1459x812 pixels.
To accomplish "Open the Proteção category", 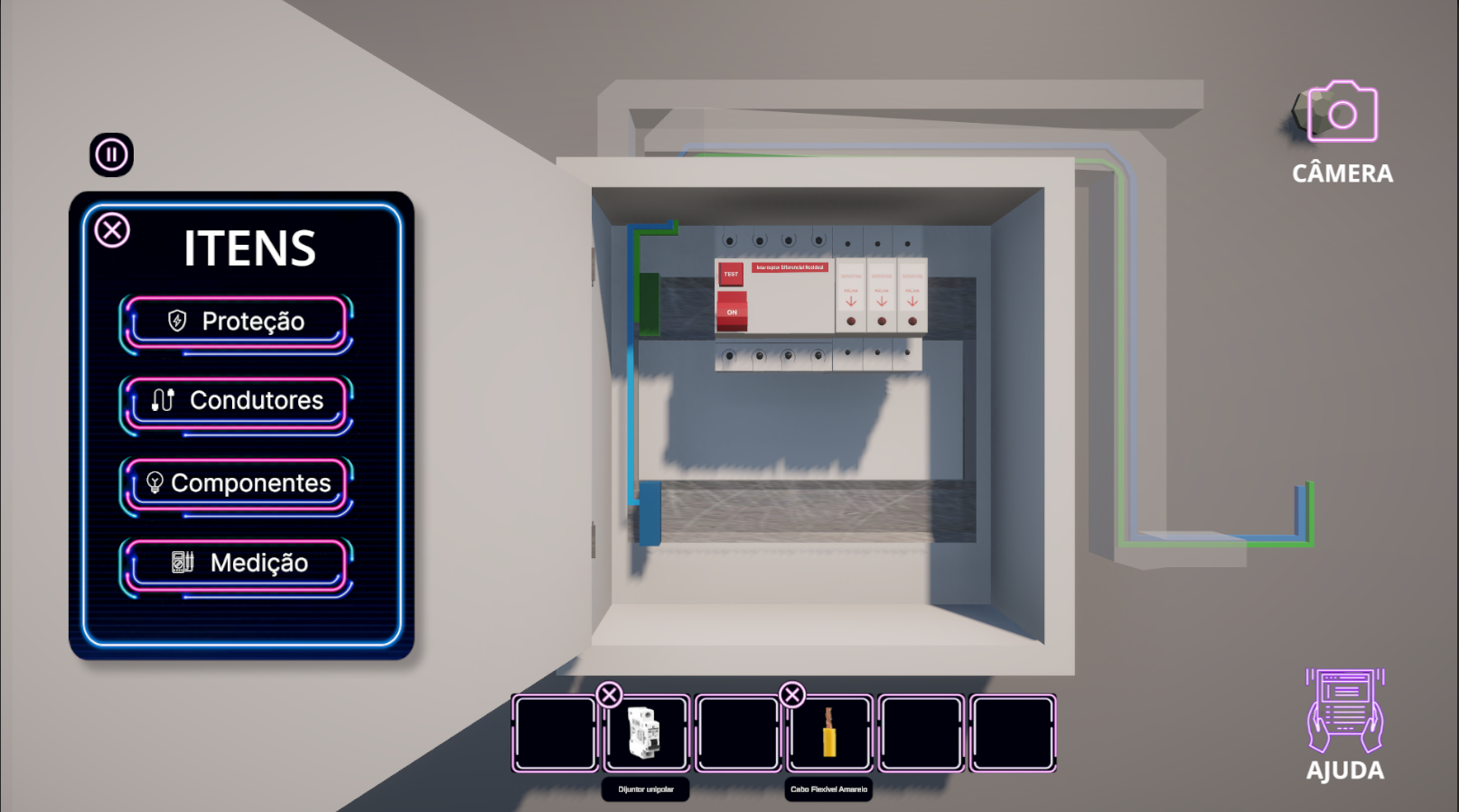I will (236, 322).
